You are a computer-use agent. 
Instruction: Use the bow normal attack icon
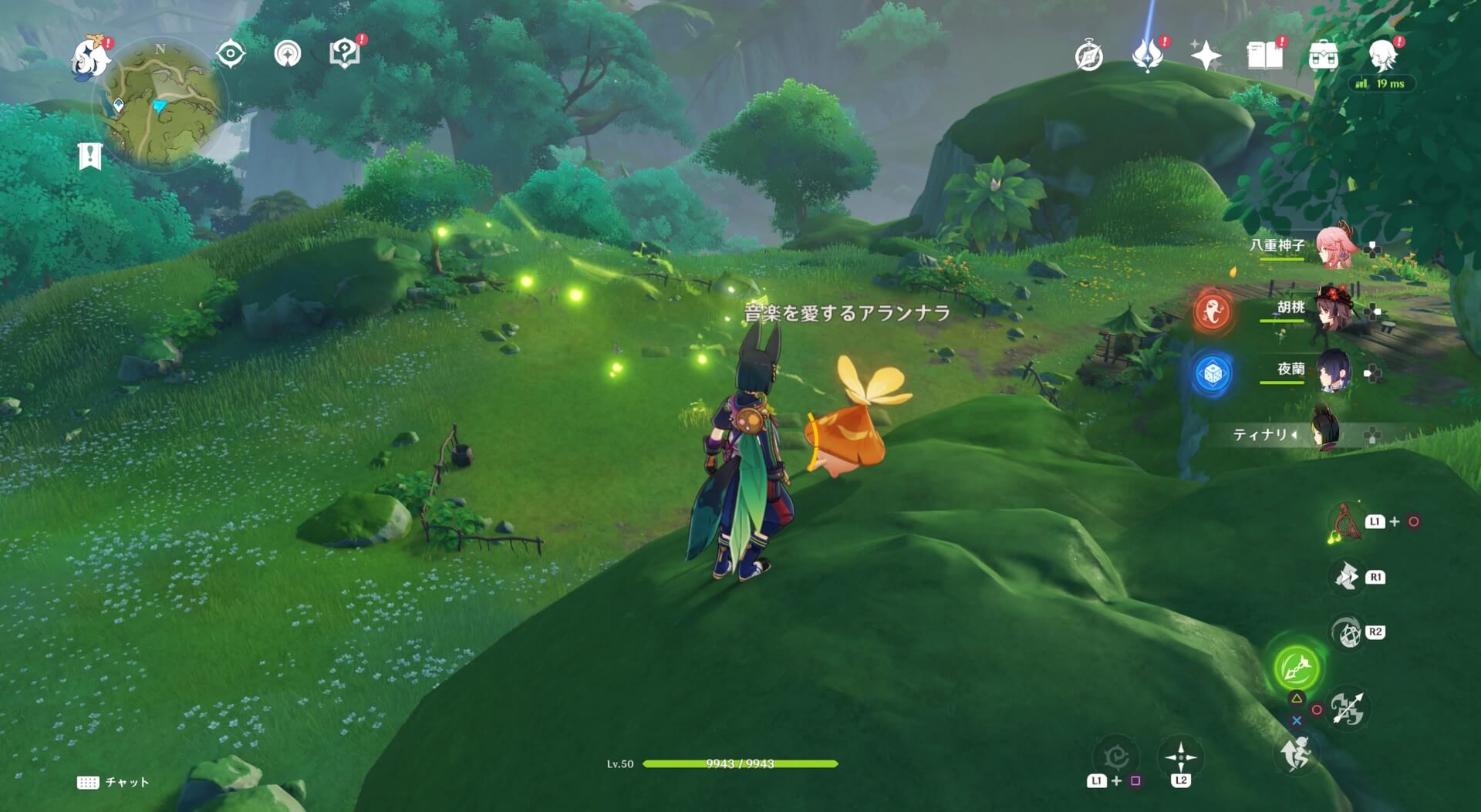(x=1348, y=709)
